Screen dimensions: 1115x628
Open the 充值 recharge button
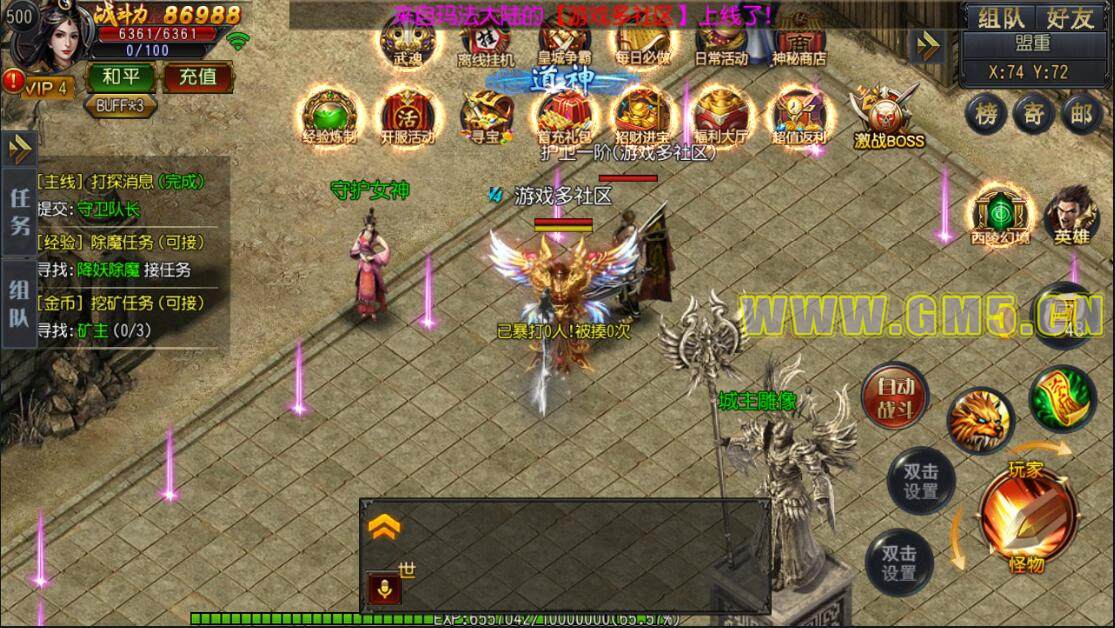[197, 77]
